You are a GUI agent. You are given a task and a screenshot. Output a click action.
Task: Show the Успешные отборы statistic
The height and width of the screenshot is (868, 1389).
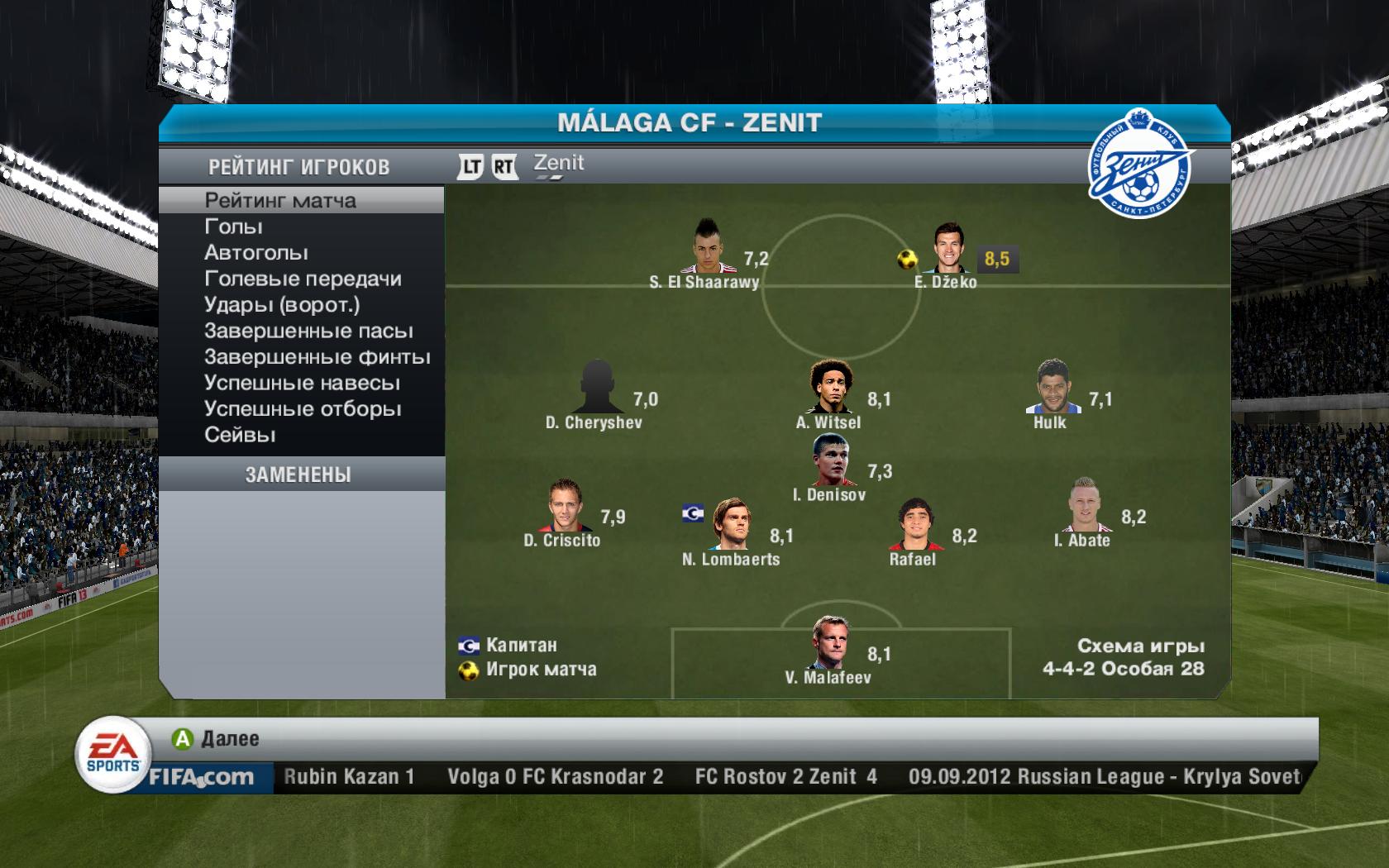pyautogui.click(x=303, y=409)
